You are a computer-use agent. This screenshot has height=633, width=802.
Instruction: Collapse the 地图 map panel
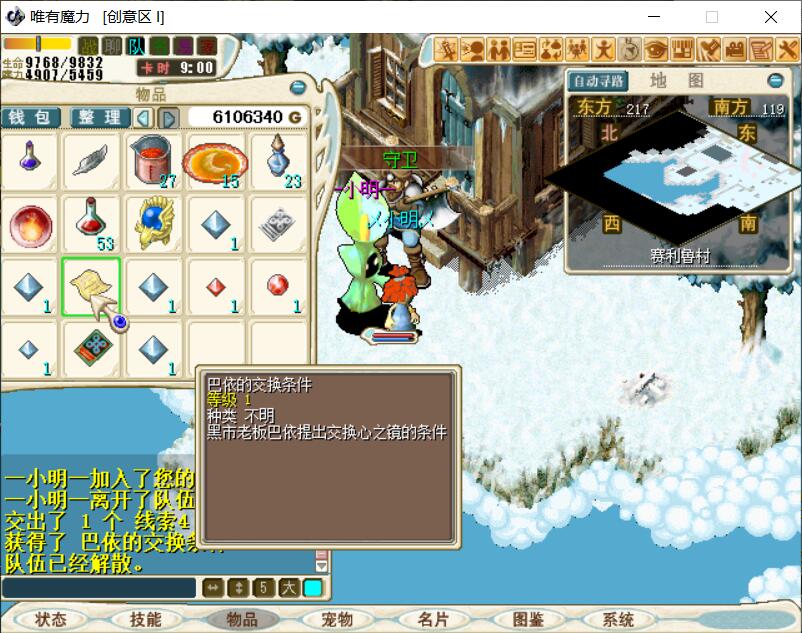click(x=775, y=81)
